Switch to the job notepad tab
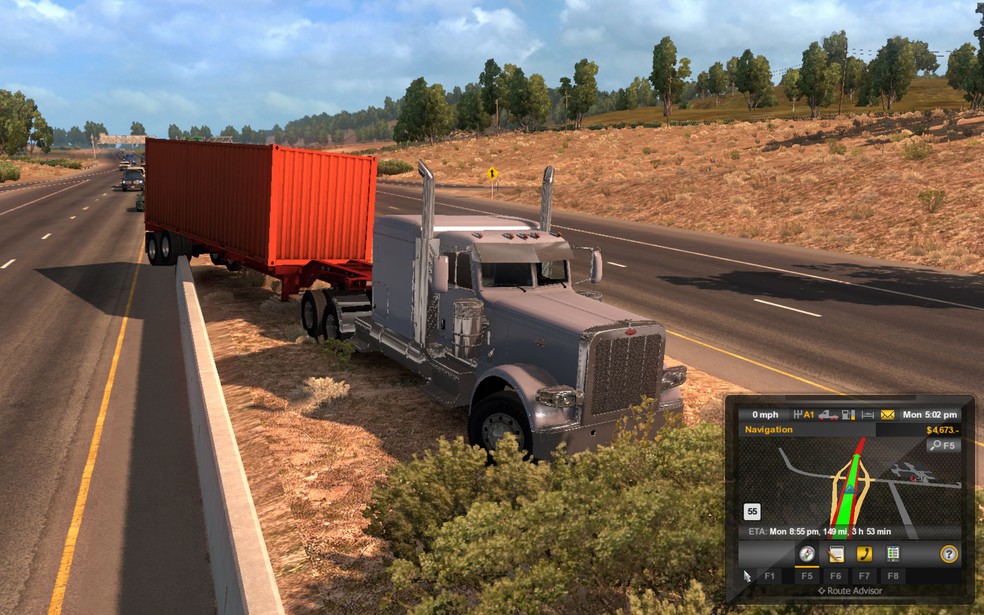The image size is (984, 615). click(x=835, y=554)
